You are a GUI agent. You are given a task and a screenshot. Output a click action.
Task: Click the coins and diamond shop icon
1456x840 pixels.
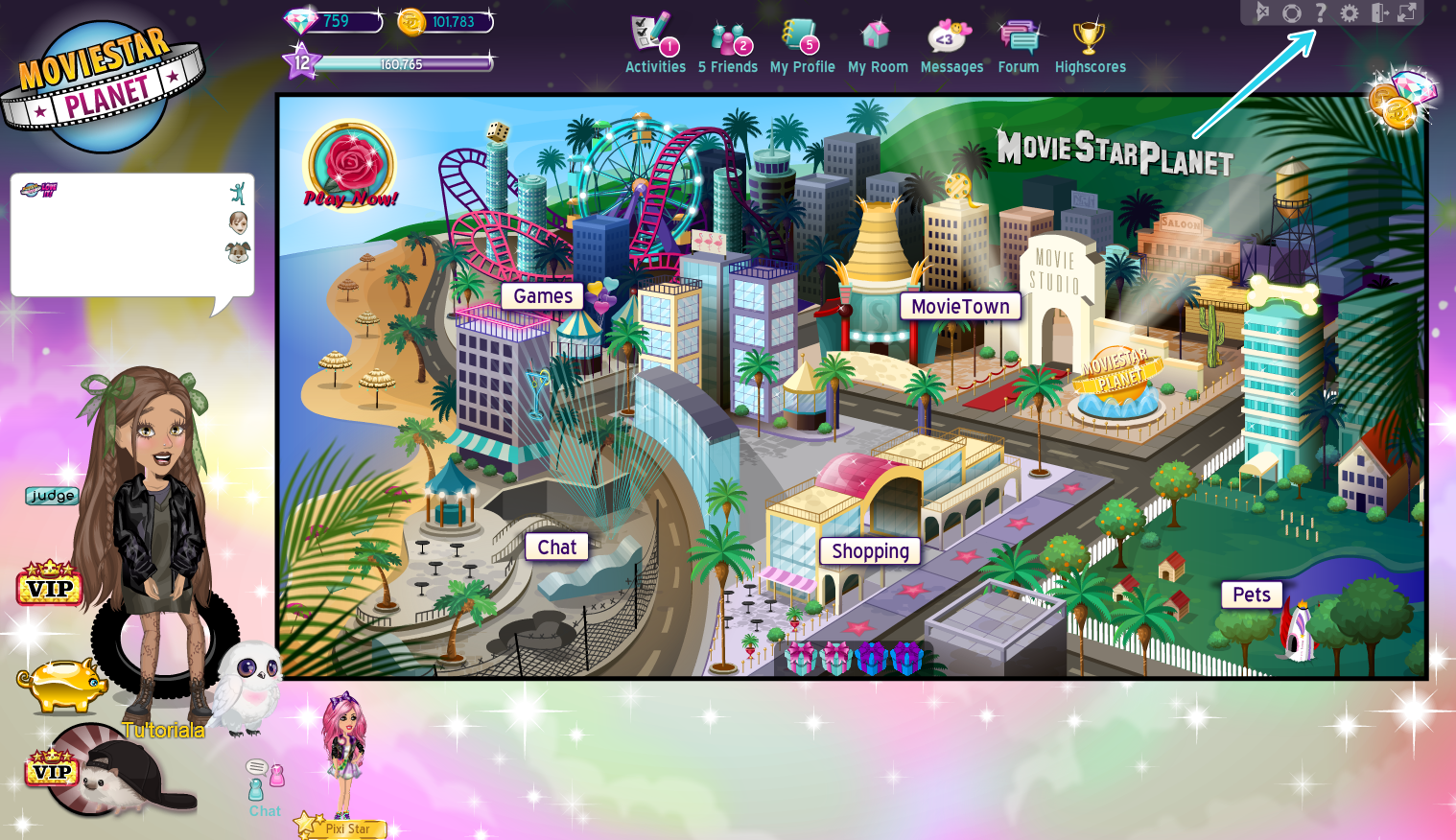[x=1402, y=98]
